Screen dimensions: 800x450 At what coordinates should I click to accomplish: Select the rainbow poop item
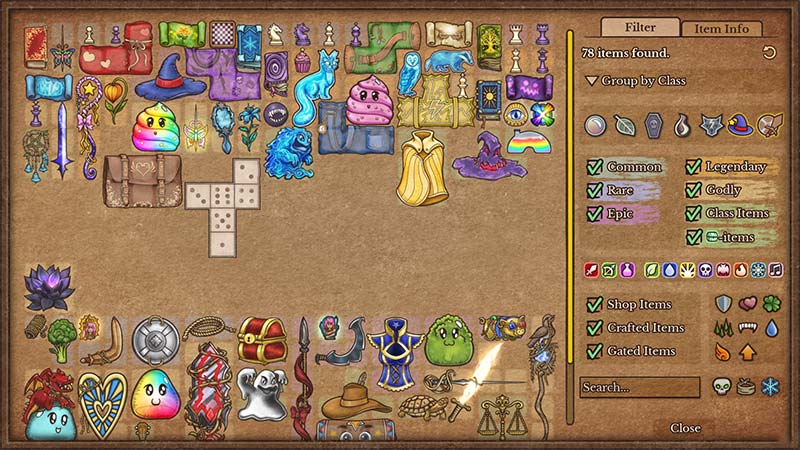pos(155,126)
